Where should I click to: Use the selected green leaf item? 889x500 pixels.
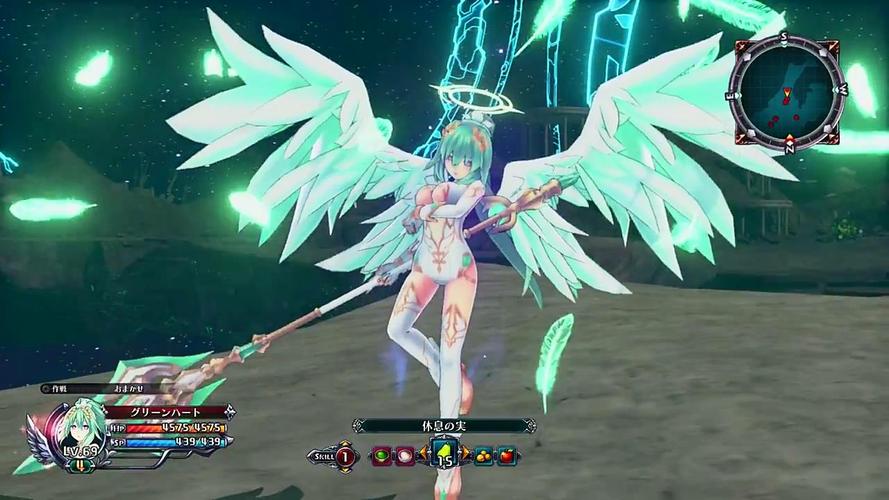tap(443, 454)
